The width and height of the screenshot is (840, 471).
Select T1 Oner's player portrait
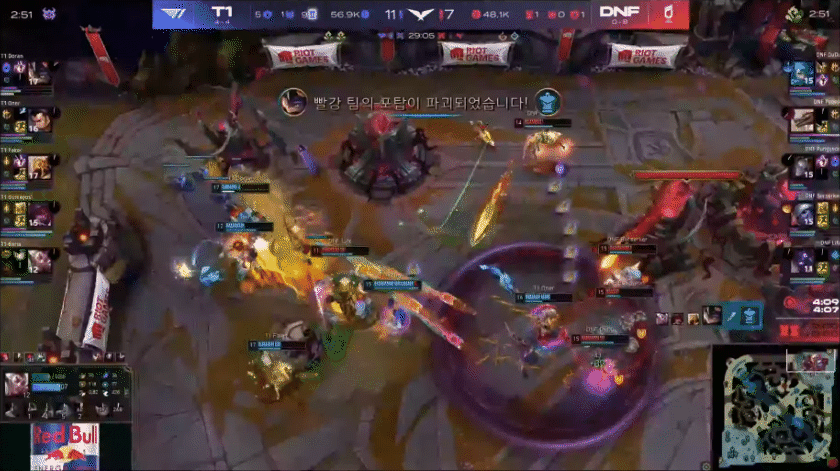(x=40, y=120)
